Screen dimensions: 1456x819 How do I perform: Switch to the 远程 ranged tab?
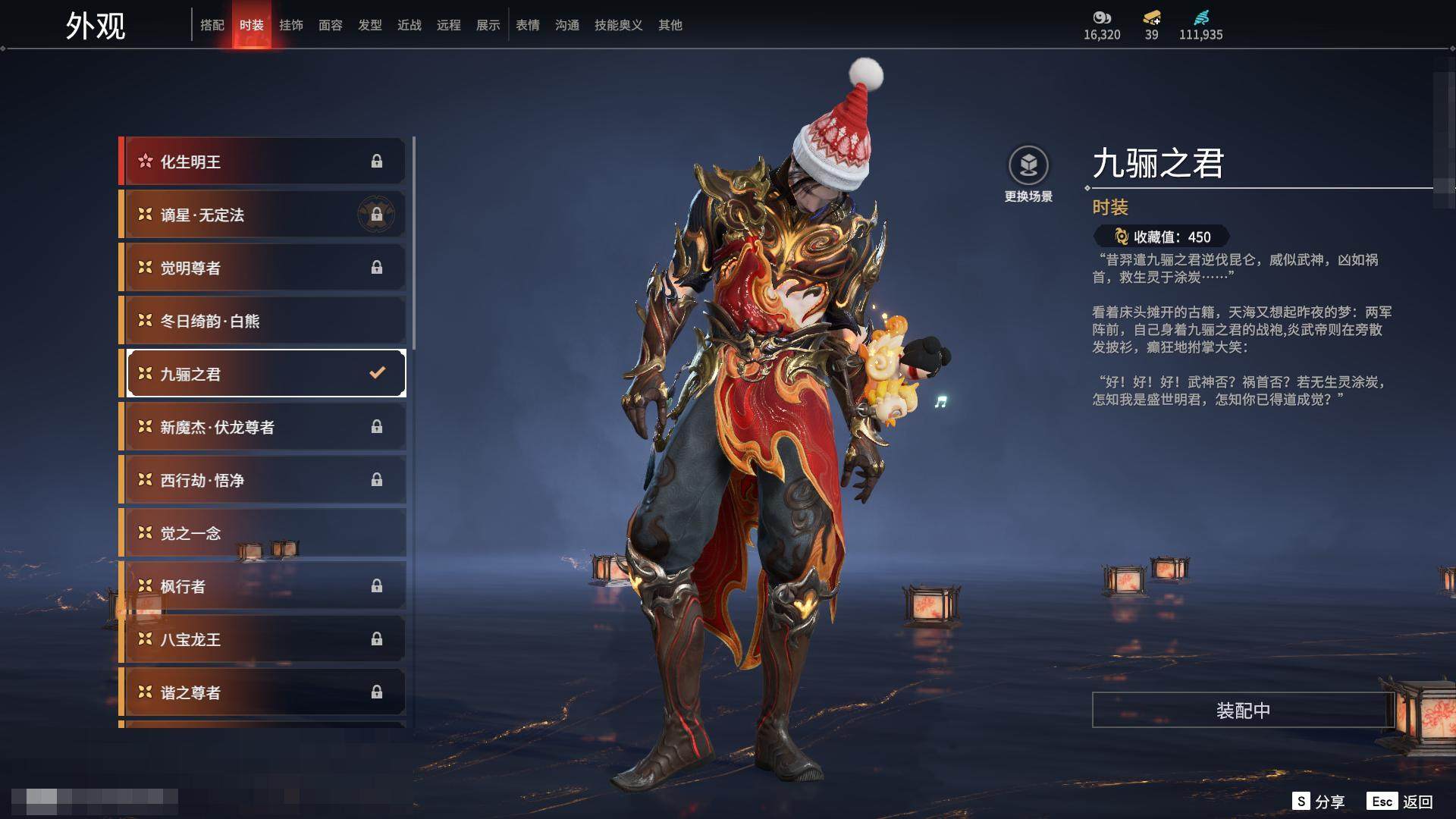[x=449, y=25]
